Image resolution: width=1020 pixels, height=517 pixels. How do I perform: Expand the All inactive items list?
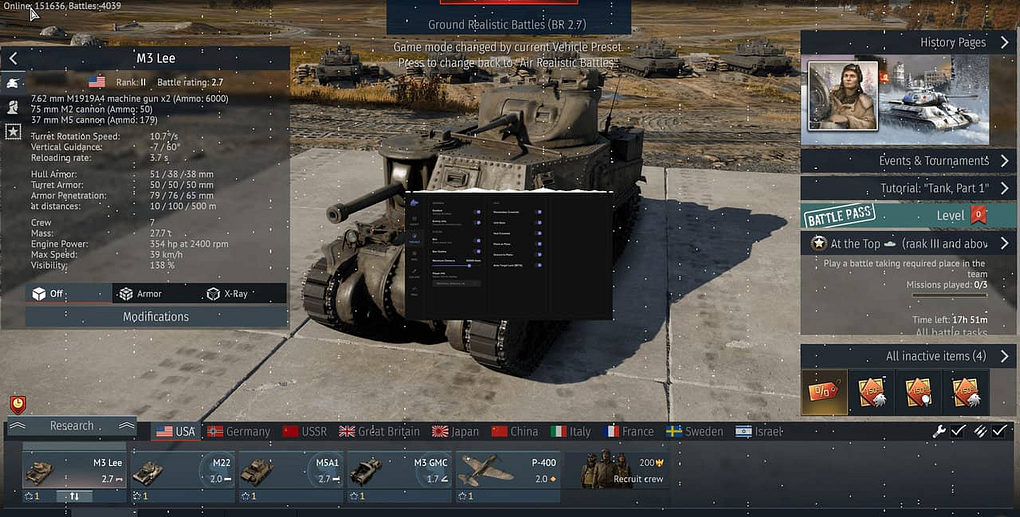(908, 357)
